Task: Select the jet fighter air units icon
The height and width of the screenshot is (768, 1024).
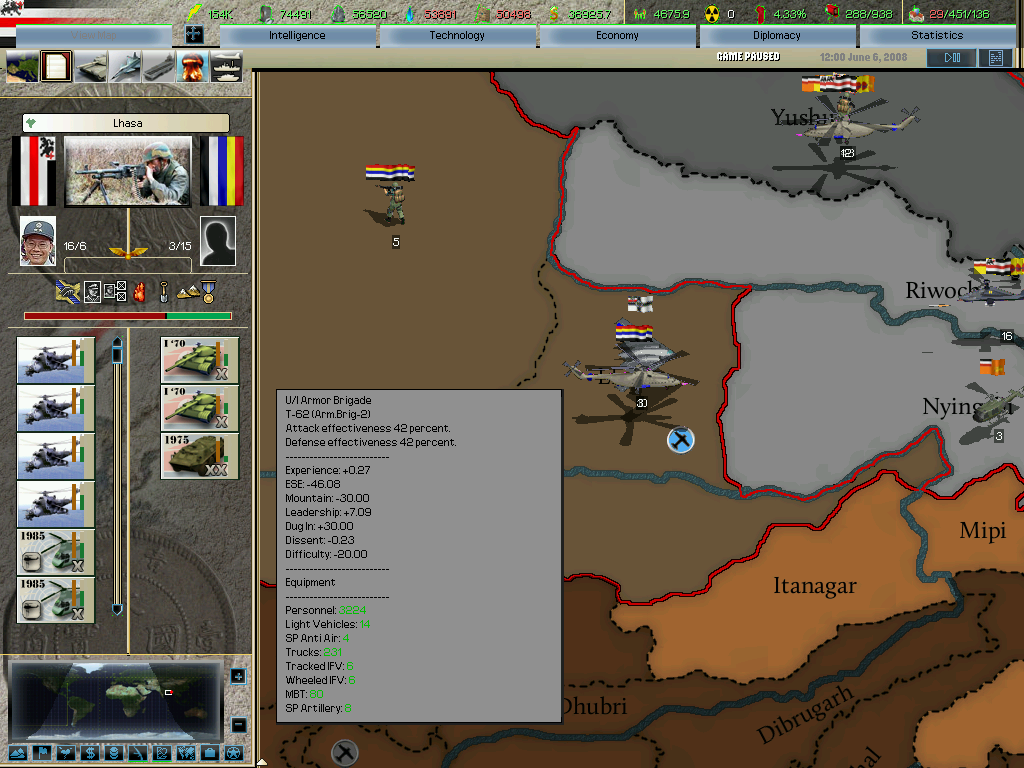Action: [x=126, y=67]
